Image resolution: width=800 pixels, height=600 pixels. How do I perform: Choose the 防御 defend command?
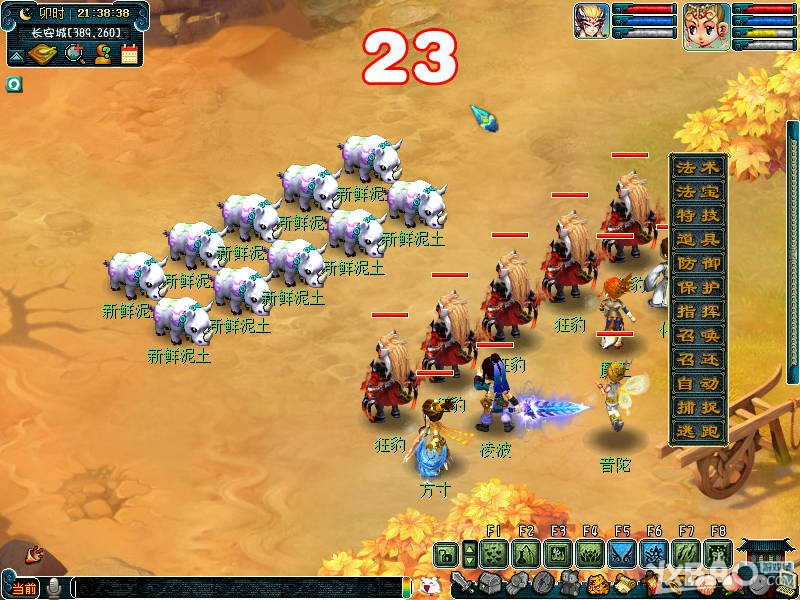(697, 263)
